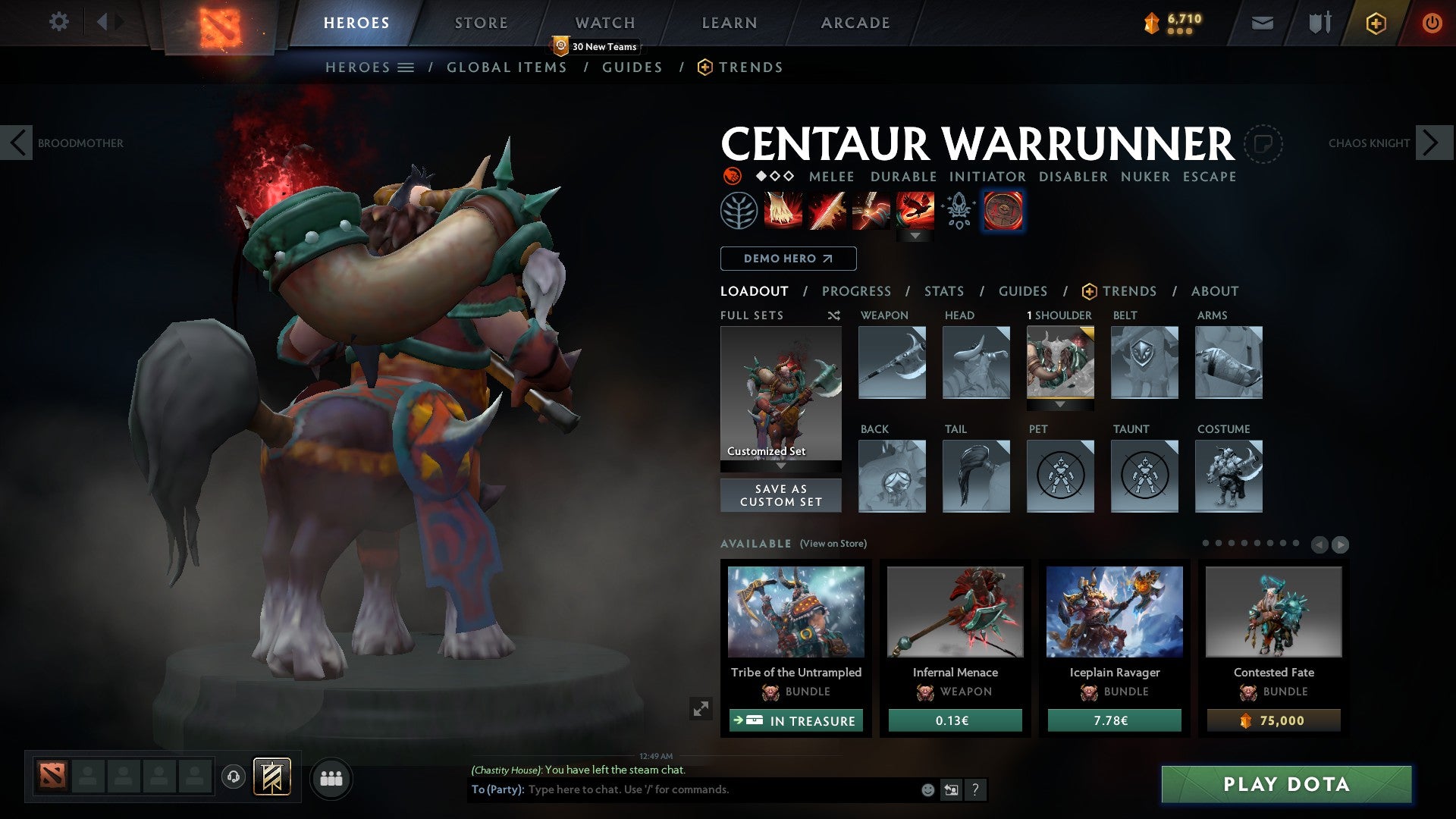Select the Iceplain Ravager bundle thumbnail

pyautogui.click(x=1113, y=612)
